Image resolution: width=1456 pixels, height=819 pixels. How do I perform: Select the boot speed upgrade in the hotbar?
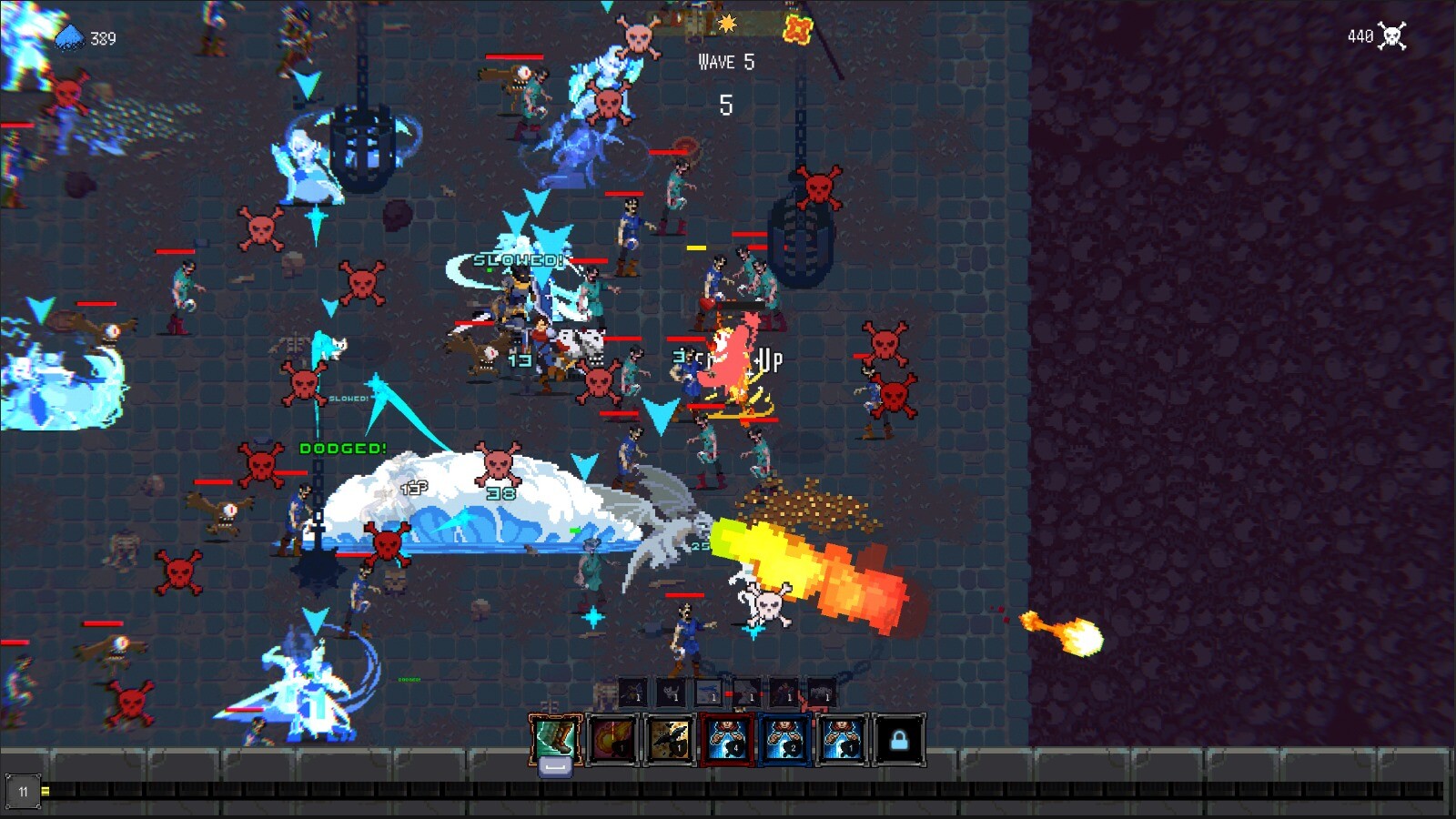tap(557, 739)
